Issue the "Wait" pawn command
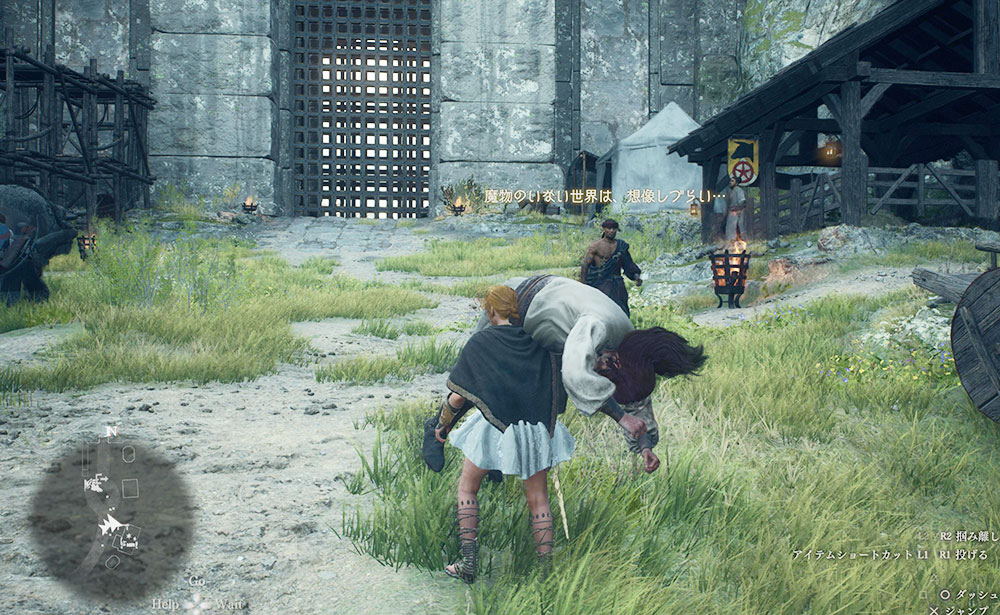The height and width of the screenshot is (615, 1000). (229, 604)
